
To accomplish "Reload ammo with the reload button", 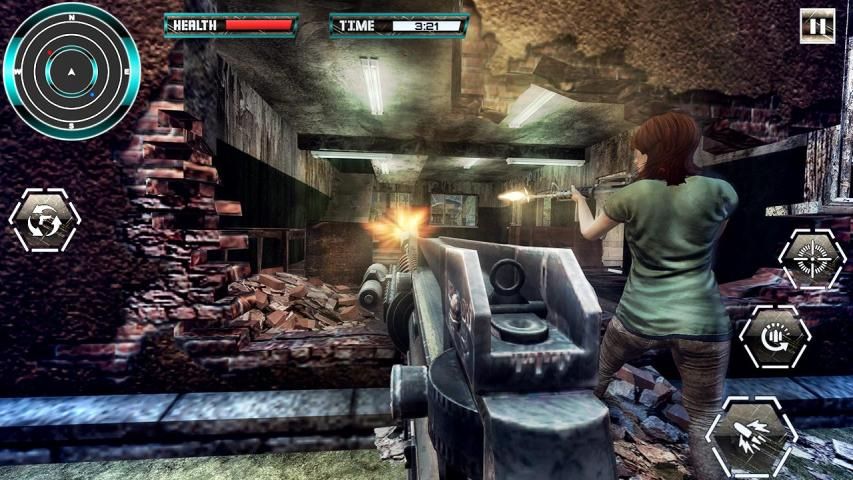I will (774, 337).
